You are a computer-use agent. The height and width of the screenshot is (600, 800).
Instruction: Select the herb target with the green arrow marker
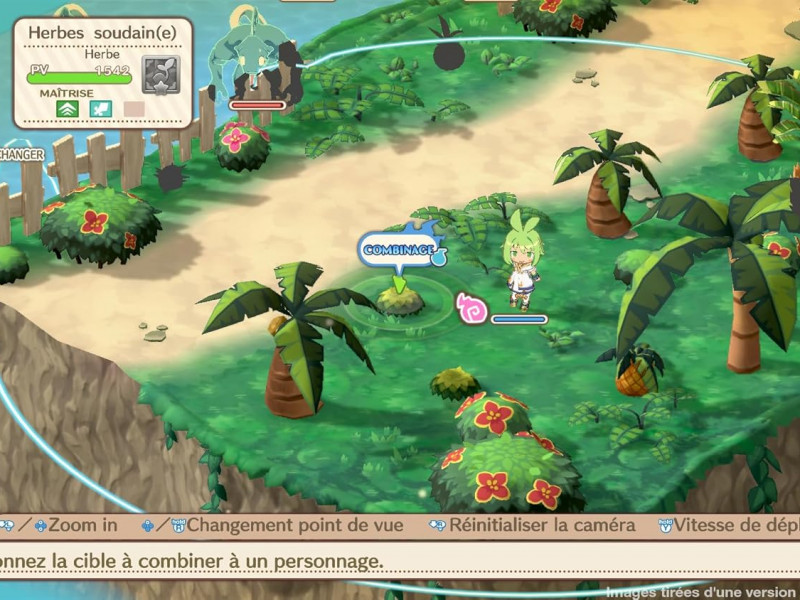pyautogui.click(x=400, y=300)
